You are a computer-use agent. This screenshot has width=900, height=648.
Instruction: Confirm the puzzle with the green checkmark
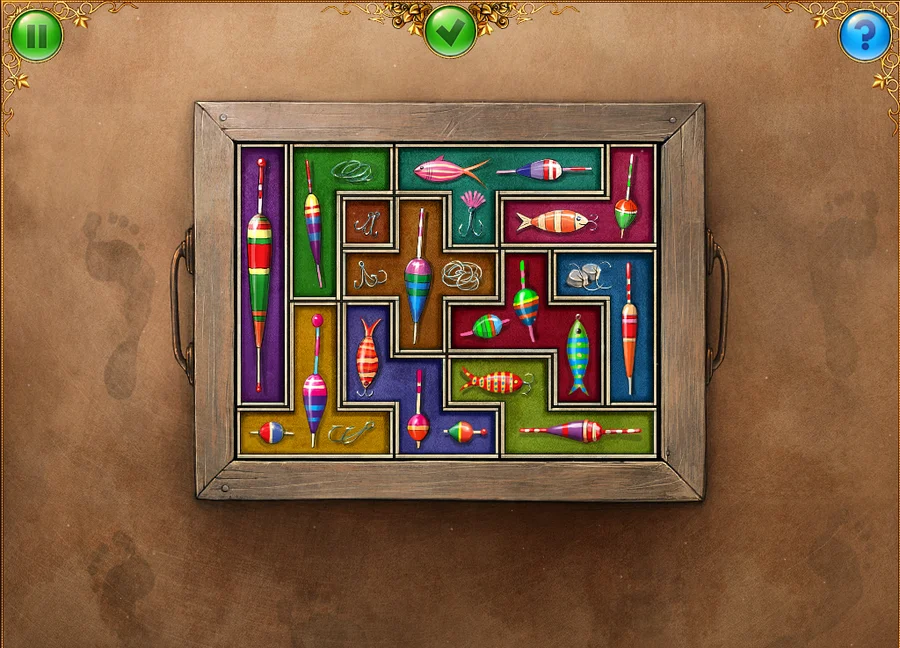click(x=450, y=31)
